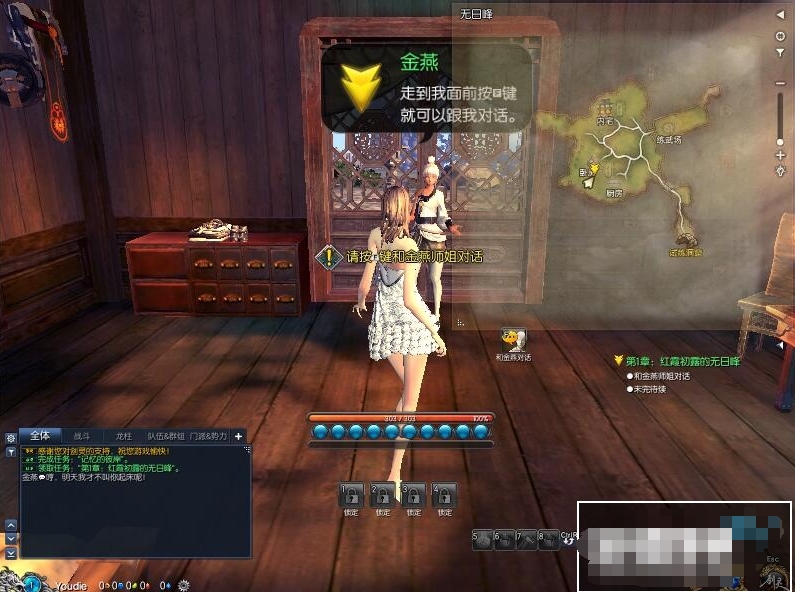
Task: Open the 战斗 chat tab
Action: point(82,436)
